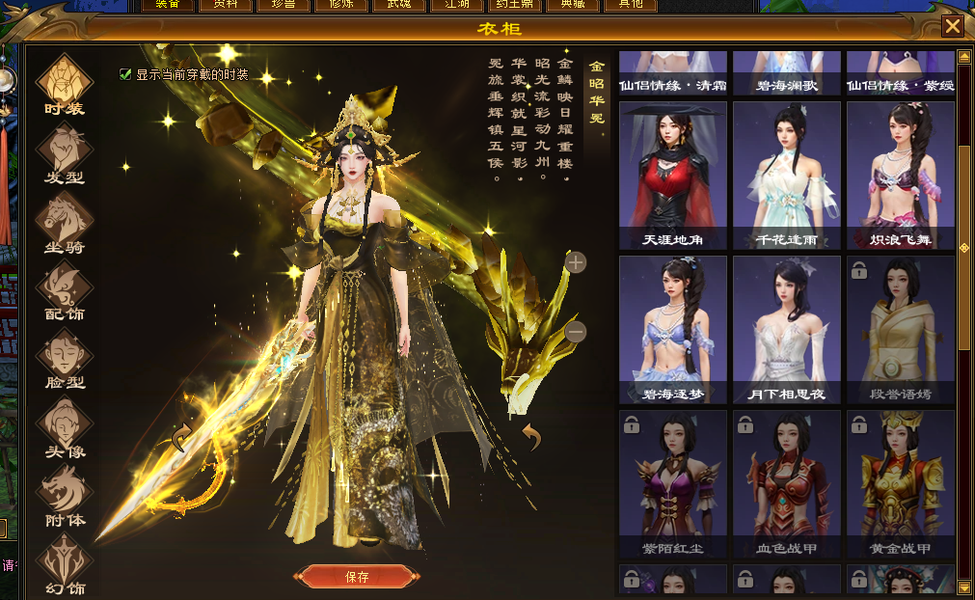Close the 衣柜 wardrobe window

[x=953, y=28]
